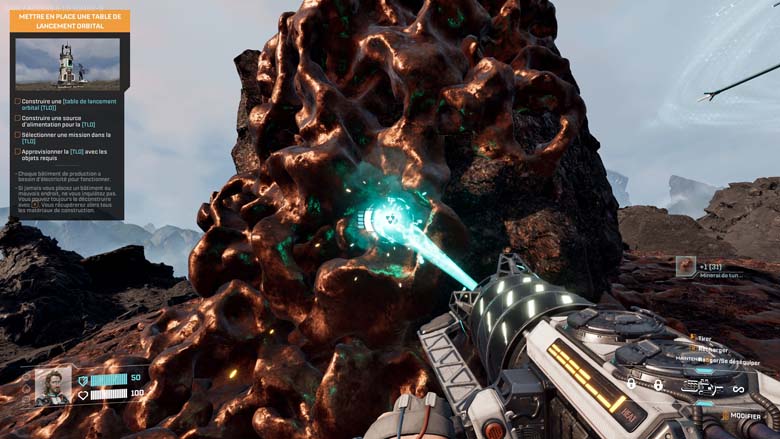Click the first locked weapon slot
Image resolution: width=780 pixels, height=439 pixels.
tap(631, 384)
